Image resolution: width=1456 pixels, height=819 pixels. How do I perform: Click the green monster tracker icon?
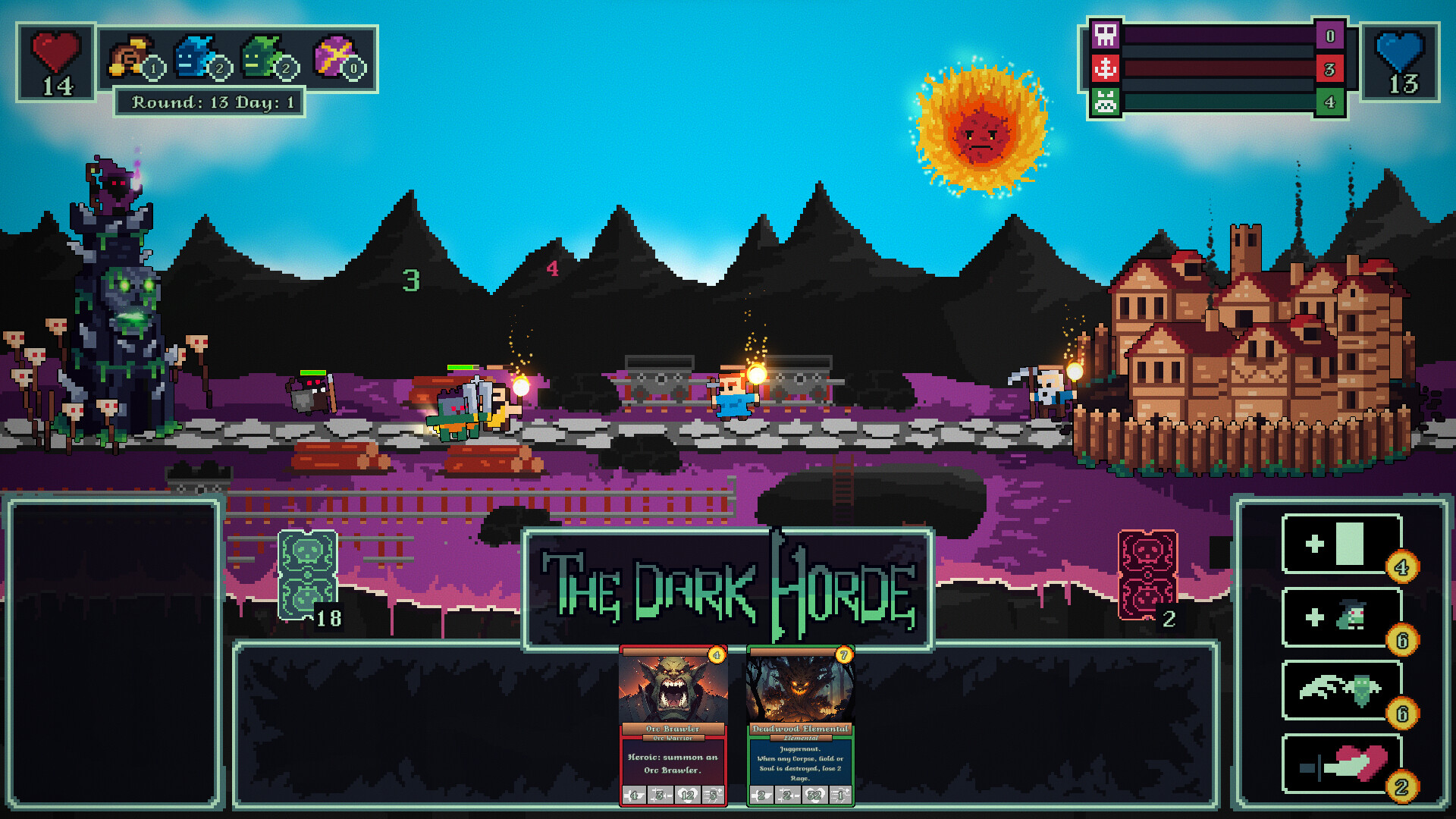(x=1105, y=101)
